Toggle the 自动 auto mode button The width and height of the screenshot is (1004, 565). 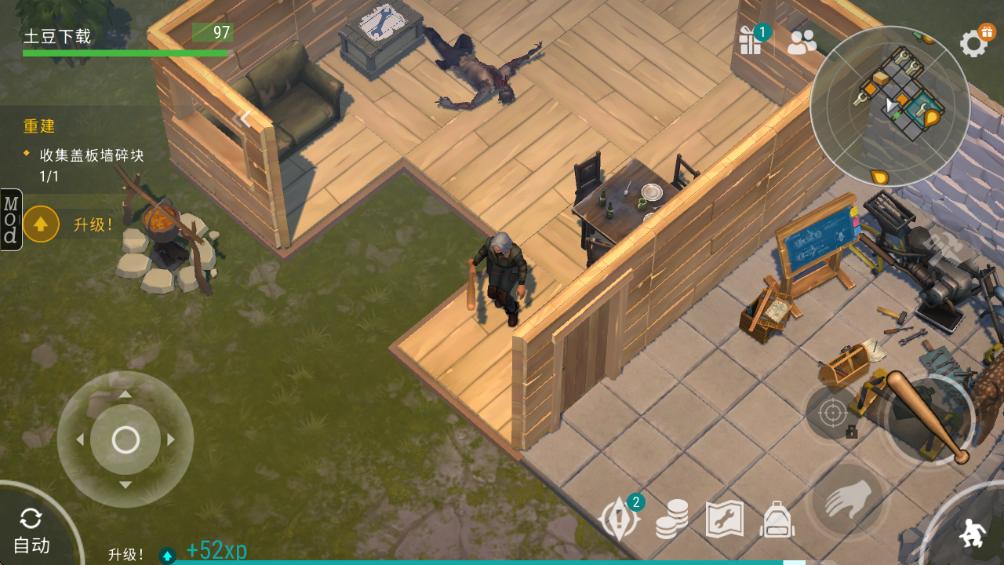point(31,530)
